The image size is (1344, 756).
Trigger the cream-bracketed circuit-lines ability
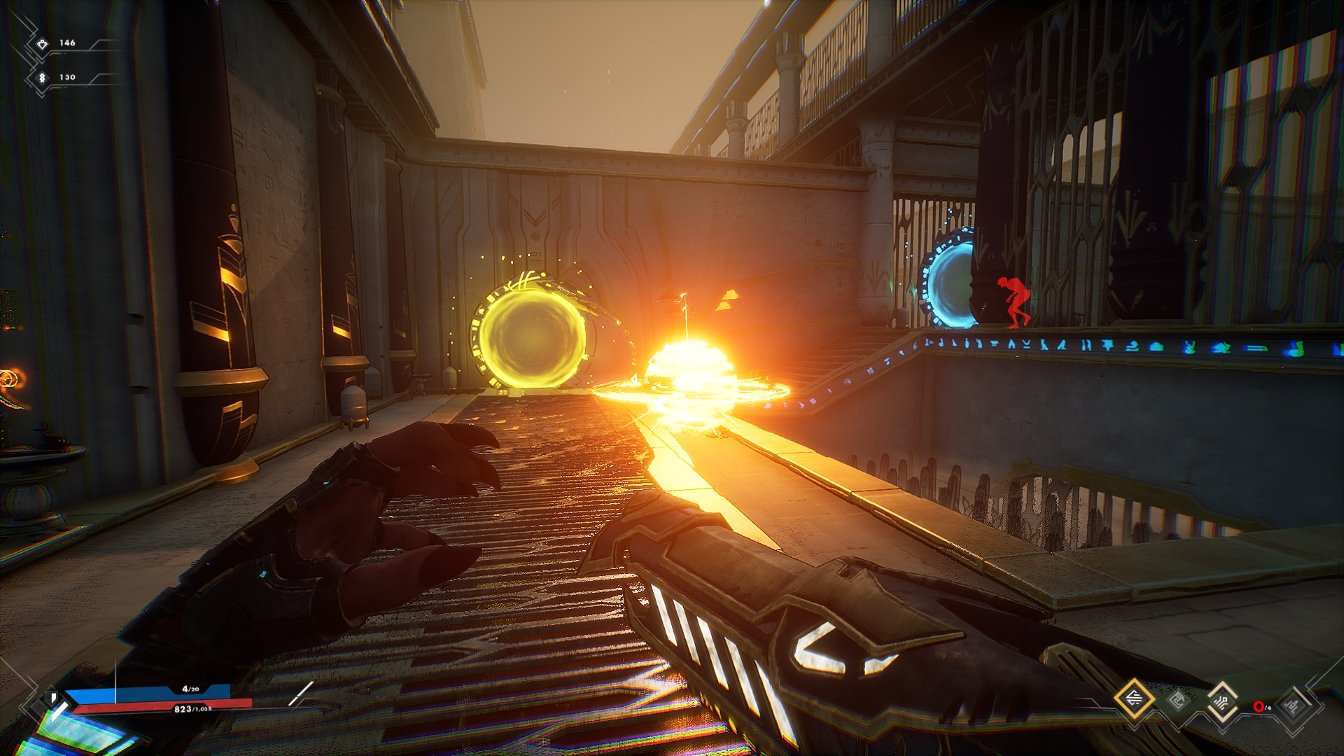pyautogui.click(x=1222, y=700)
